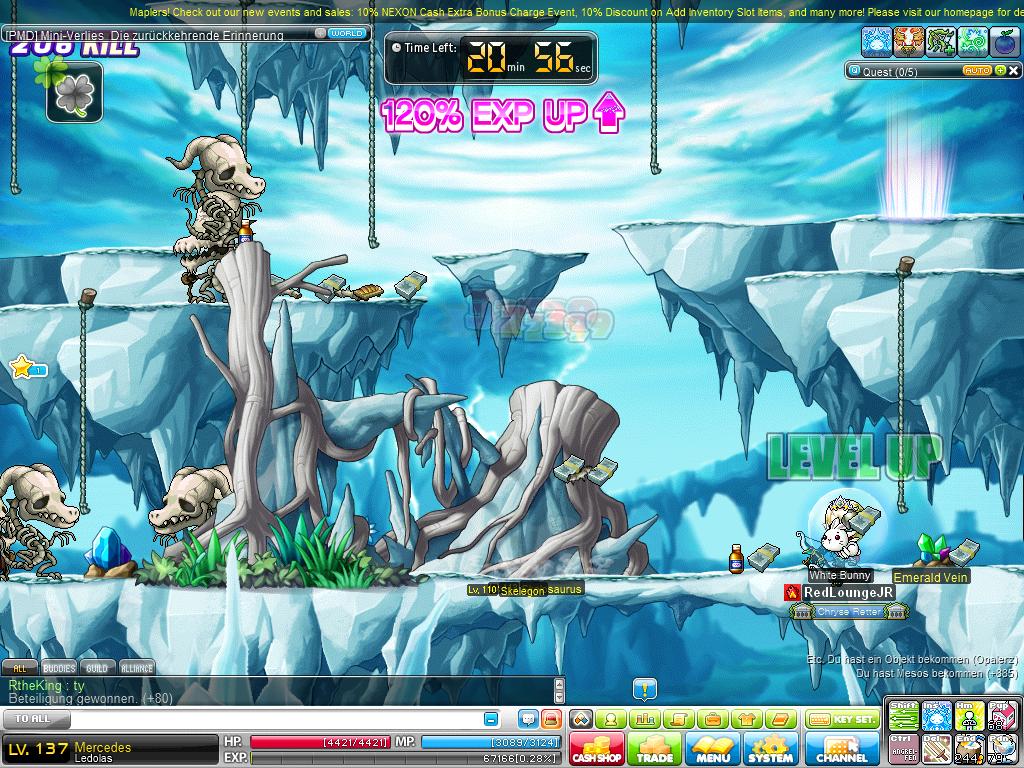Open the Menu button
Screen dimensions: 1024x768
[712, 749]
